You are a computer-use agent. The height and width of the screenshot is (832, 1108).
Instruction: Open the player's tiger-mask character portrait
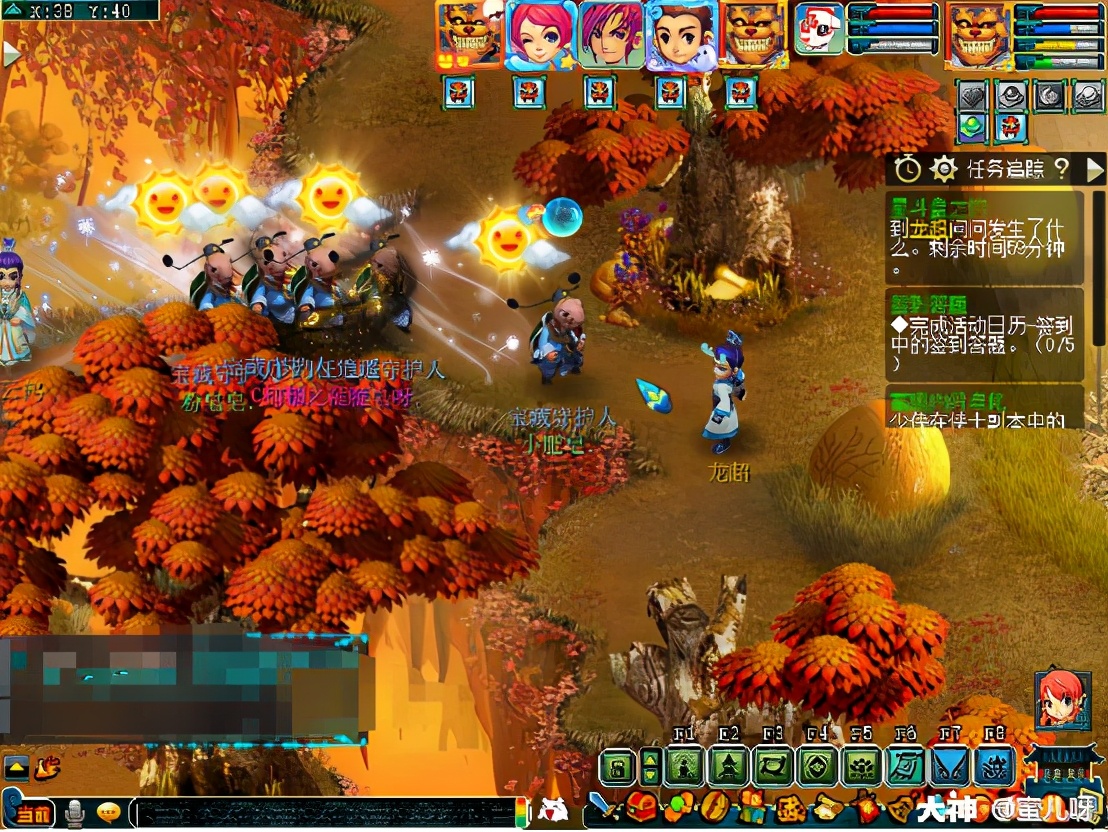click(x=978, y=34)
